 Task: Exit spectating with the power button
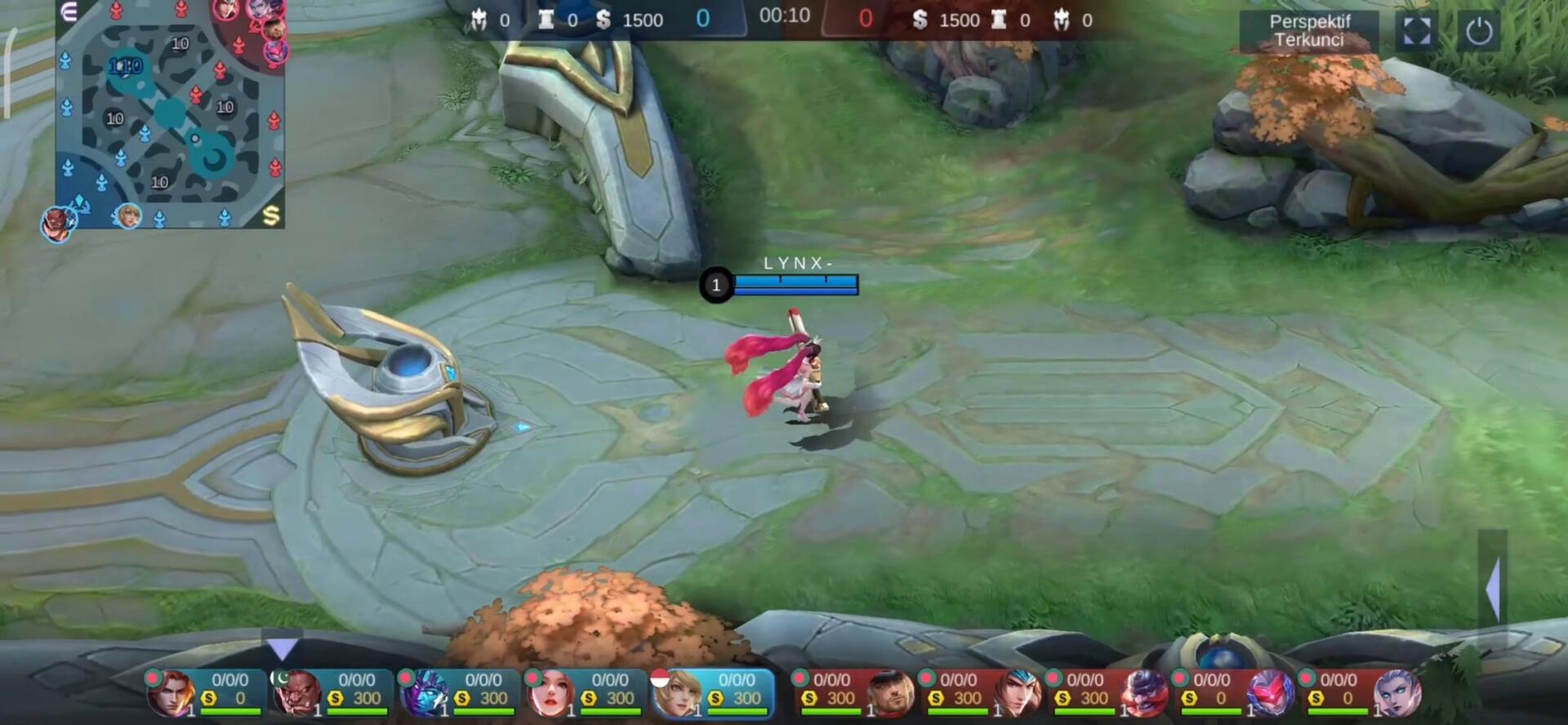tap(1478, 31)
